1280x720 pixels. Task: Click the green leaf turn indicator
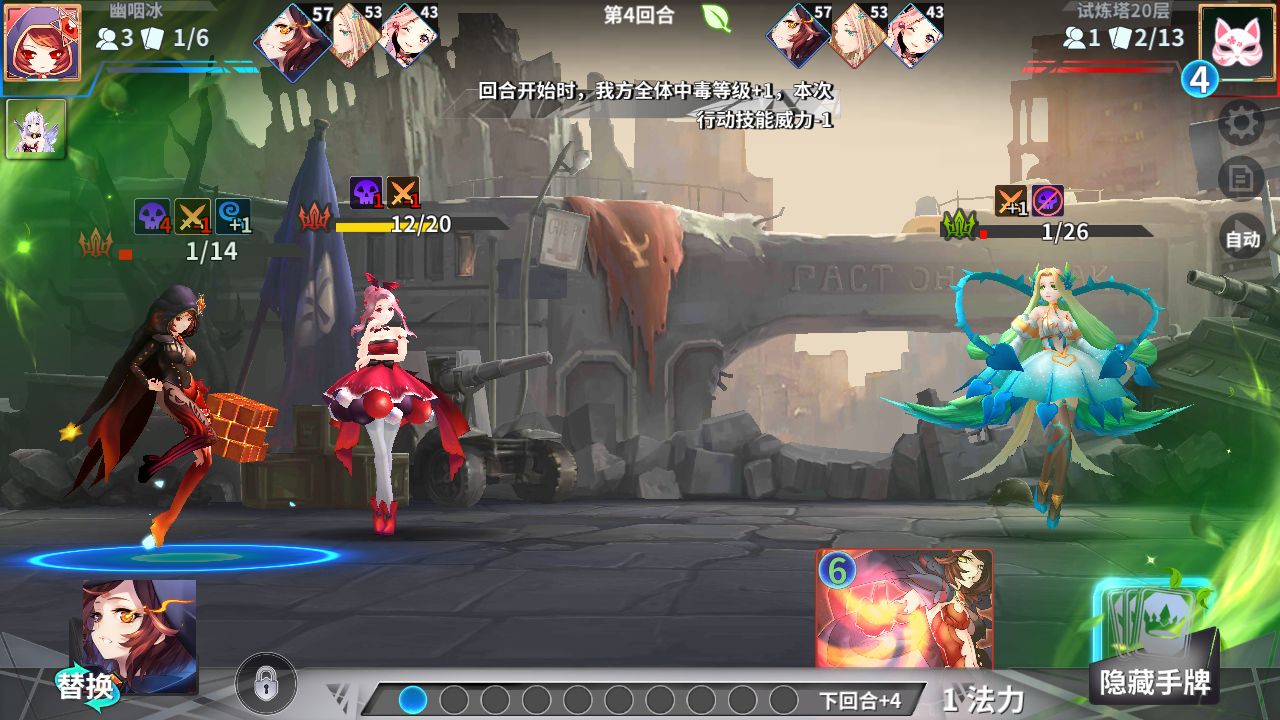click(x=716, y=17)
